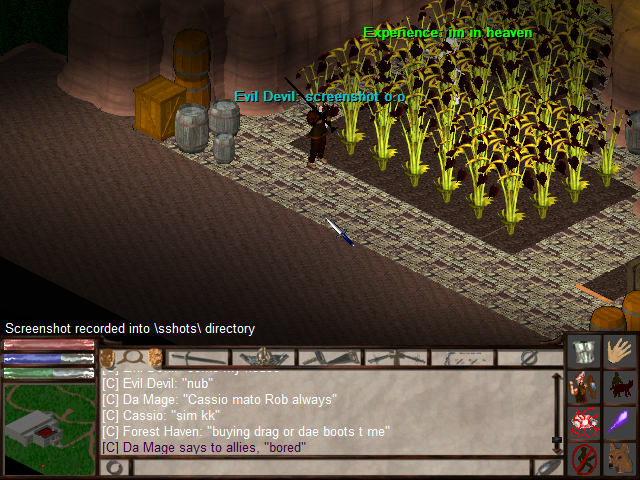Select the open hand action icon
The width and height of the screenshot is (640, 480).
(x=622, y=350)
